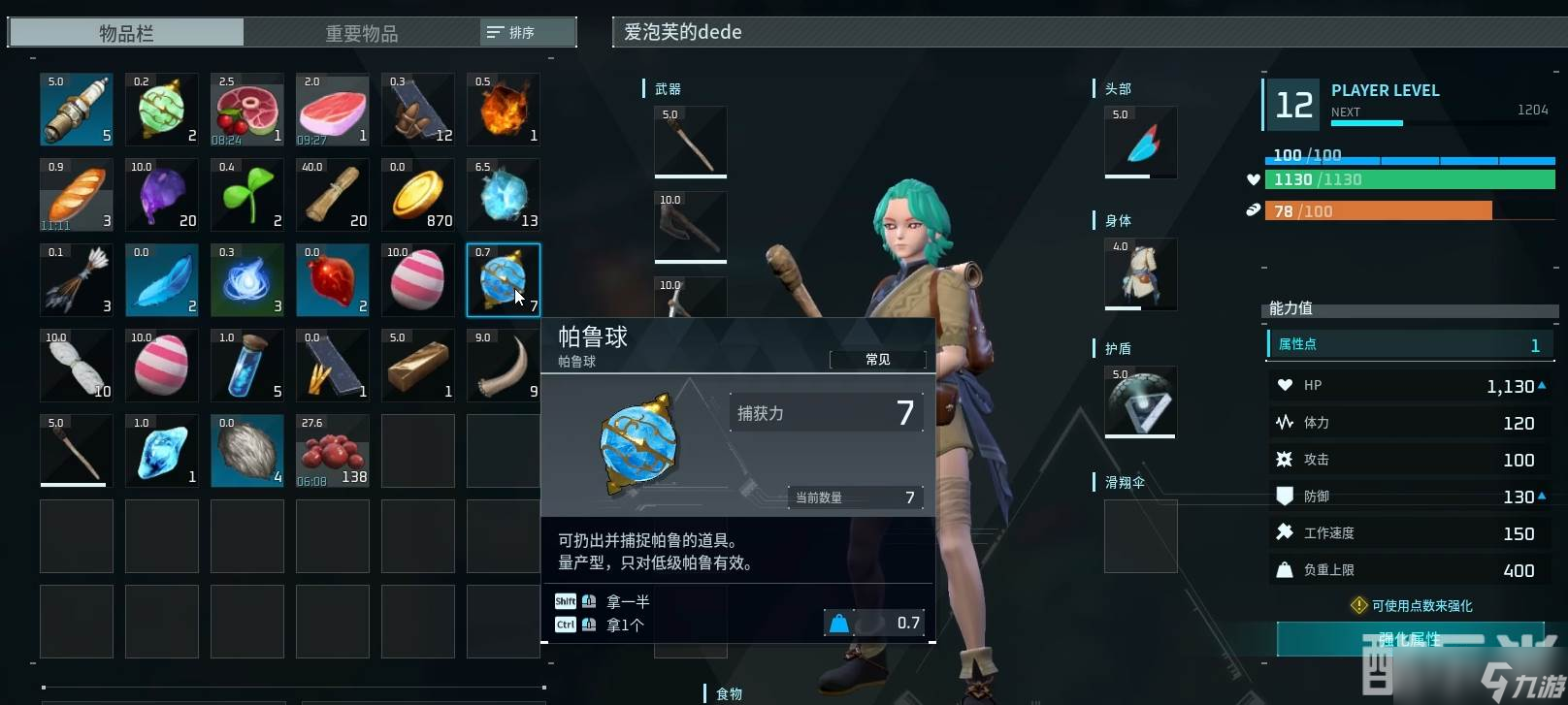Click the ice organ stack of 13
Image resolution: width=1568 pixels, height=705 pixels.
pyautogui.click(x=504, y=194)
